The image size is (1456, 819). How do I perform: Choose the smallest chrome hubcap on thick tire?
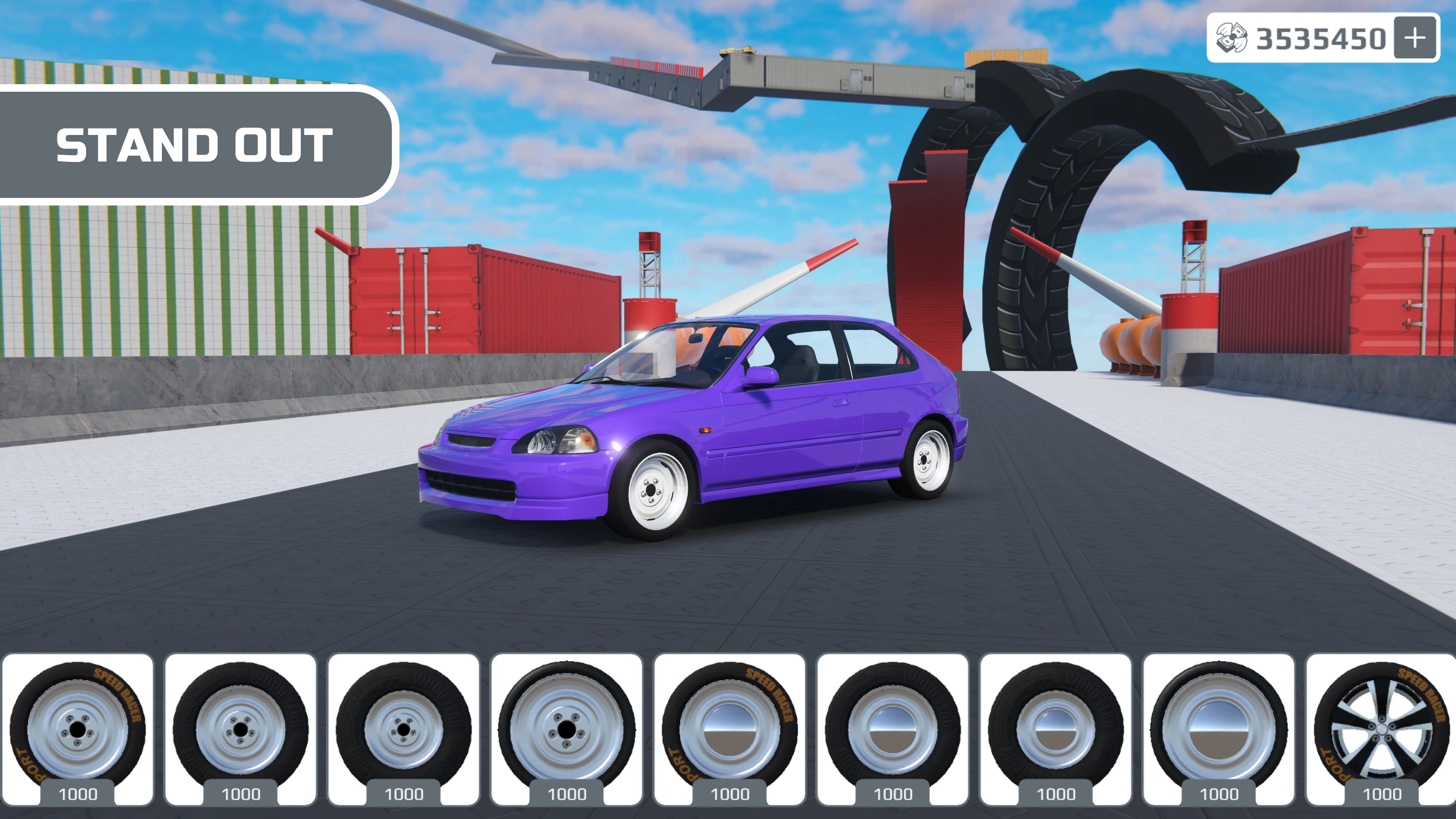point(1055,728)
